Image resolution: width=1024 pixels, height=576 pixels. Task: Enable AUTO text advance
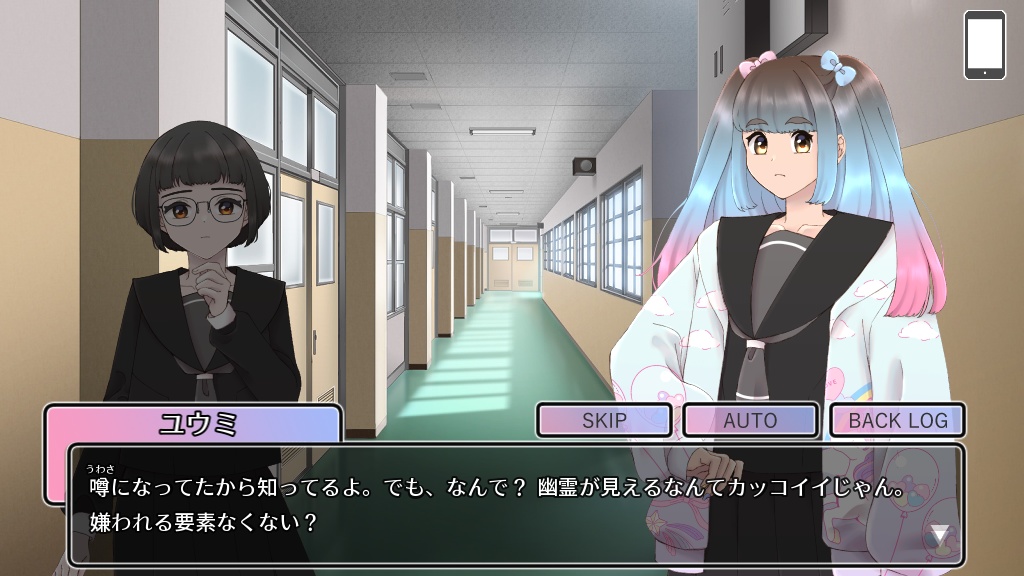coord(750,420)
